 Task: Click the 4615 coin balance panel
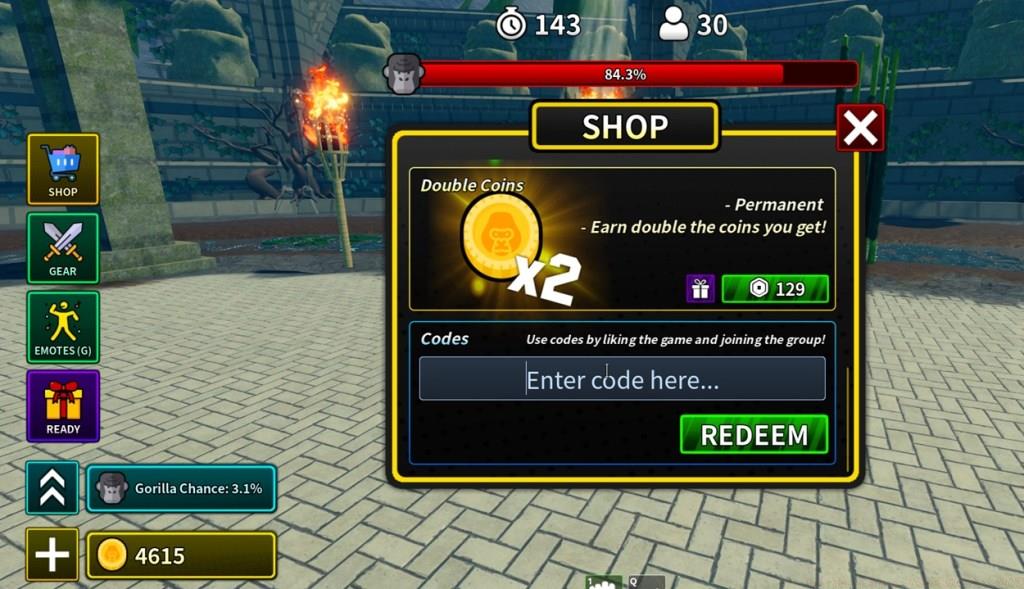pos(180,555)
